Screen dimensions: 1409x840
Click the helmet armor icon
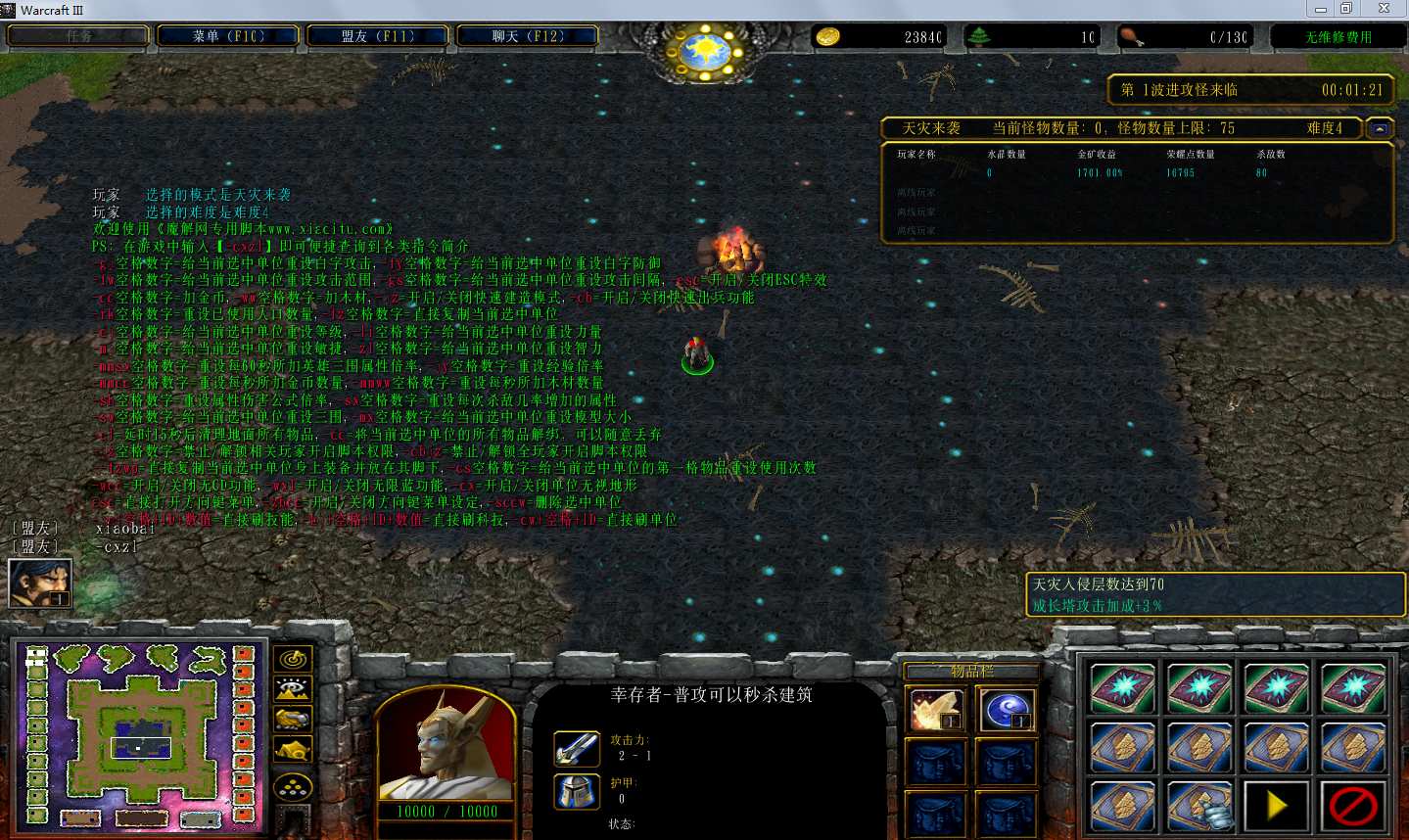(x=577, y=791)
